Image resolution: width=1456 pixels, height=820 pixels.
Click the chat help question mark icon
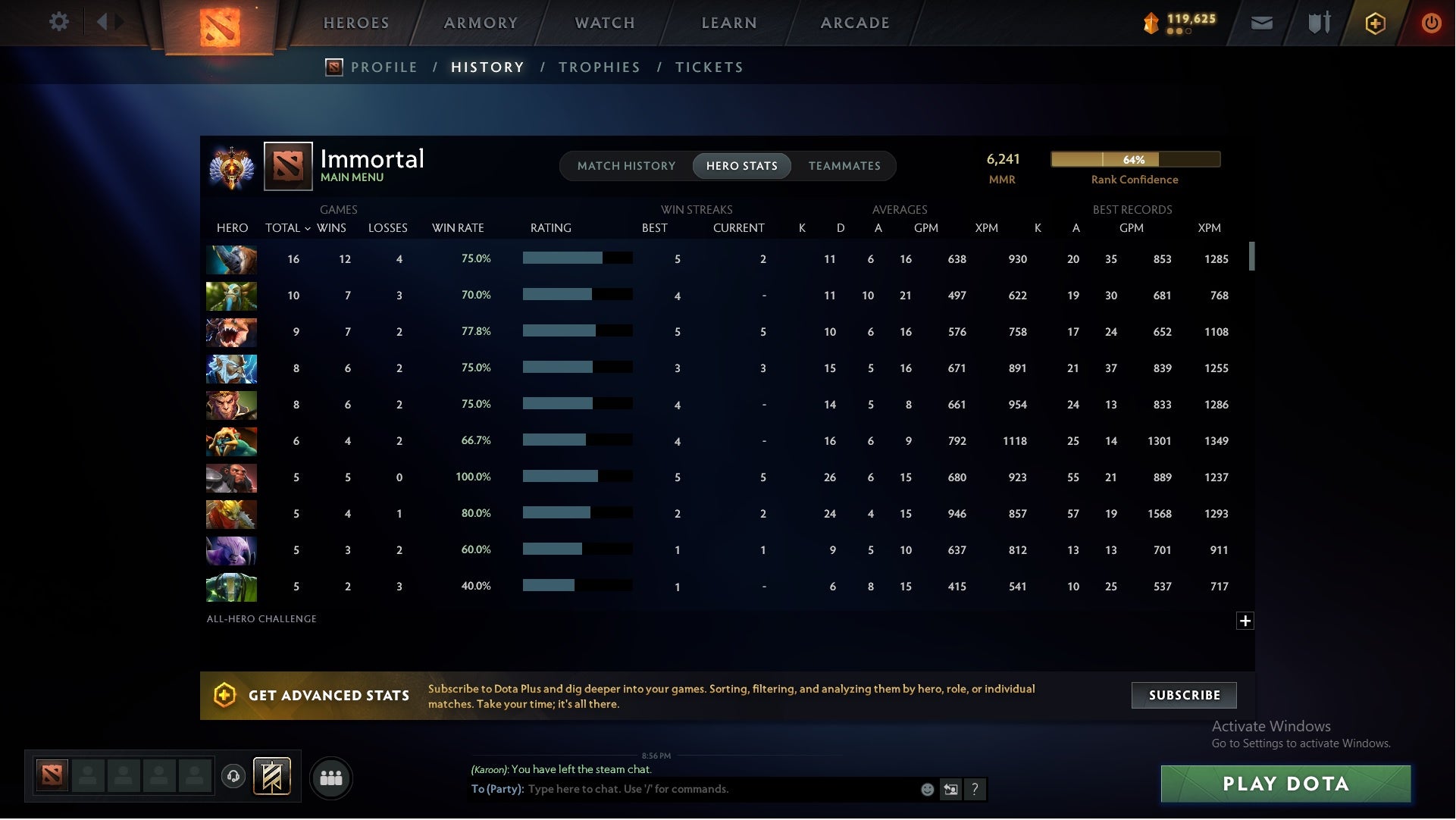975,789
